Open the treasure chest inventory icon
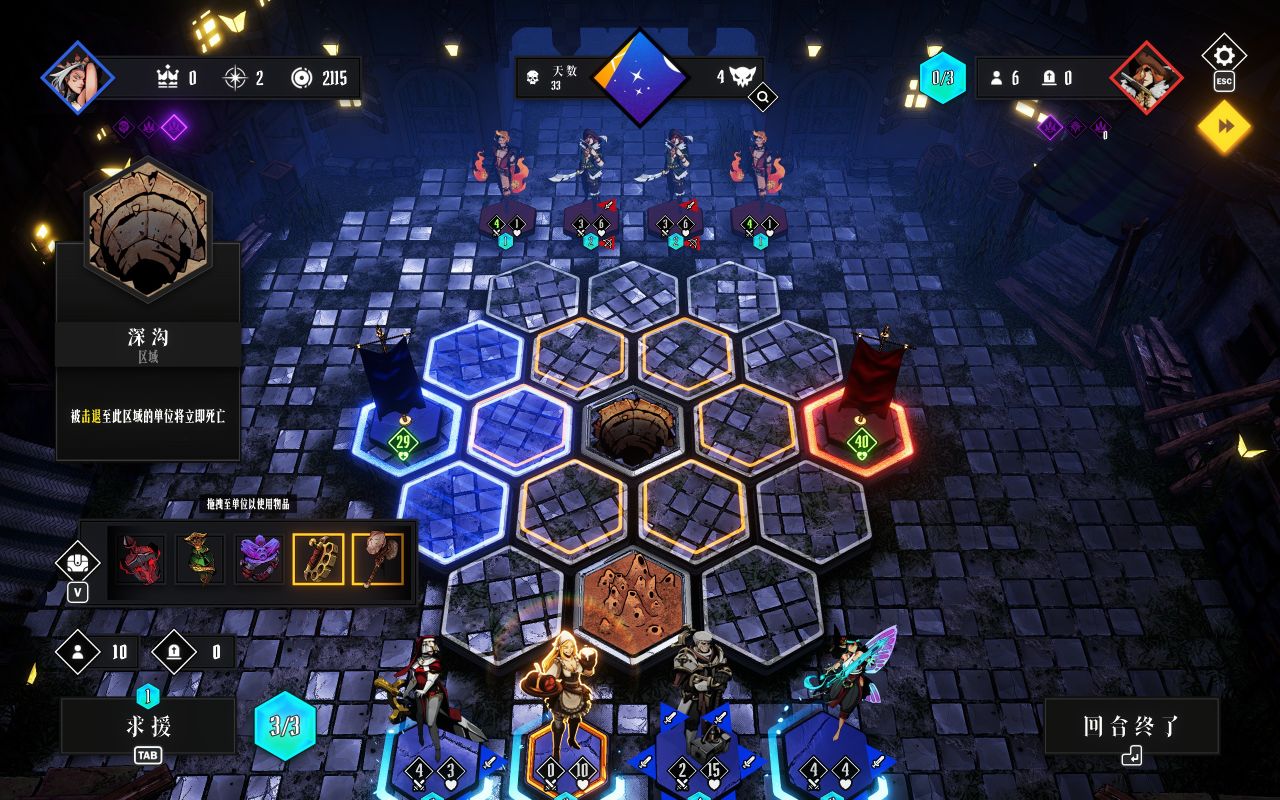The height and width of the screenshot is (800, 1280). 77,563
